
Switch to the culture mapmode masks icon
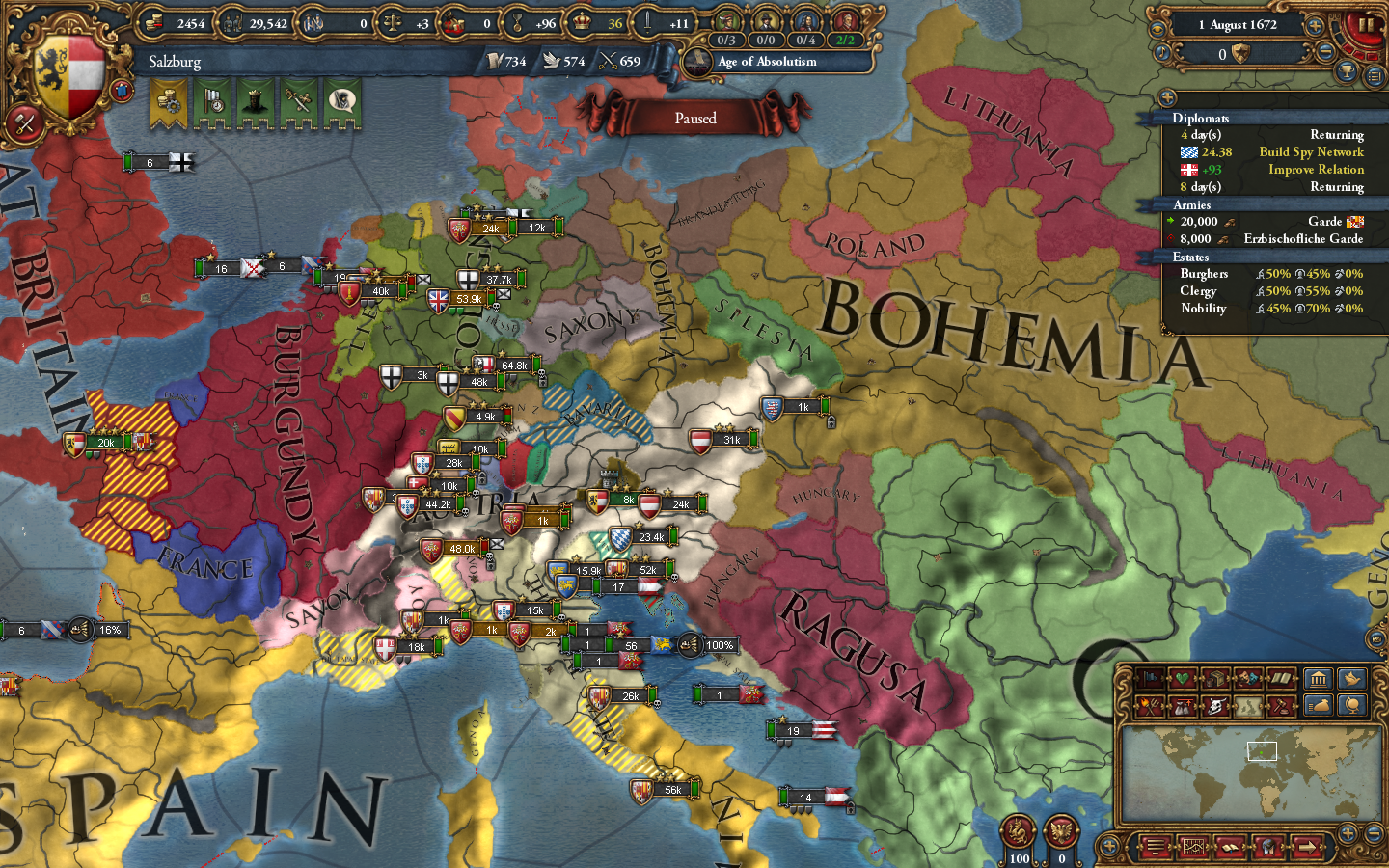tap(1247, 680)
